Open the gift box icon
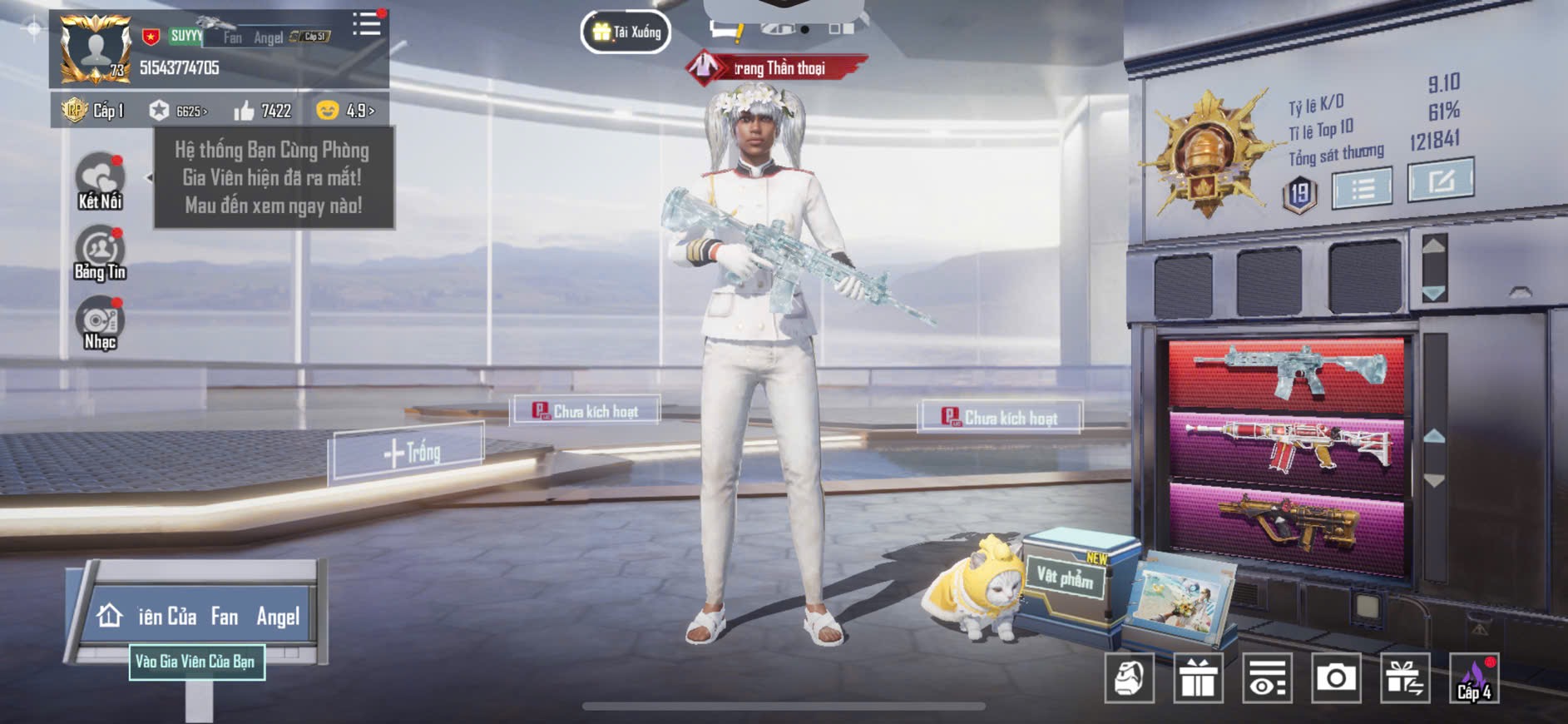1568x724 pixels. pos(1198,678)
